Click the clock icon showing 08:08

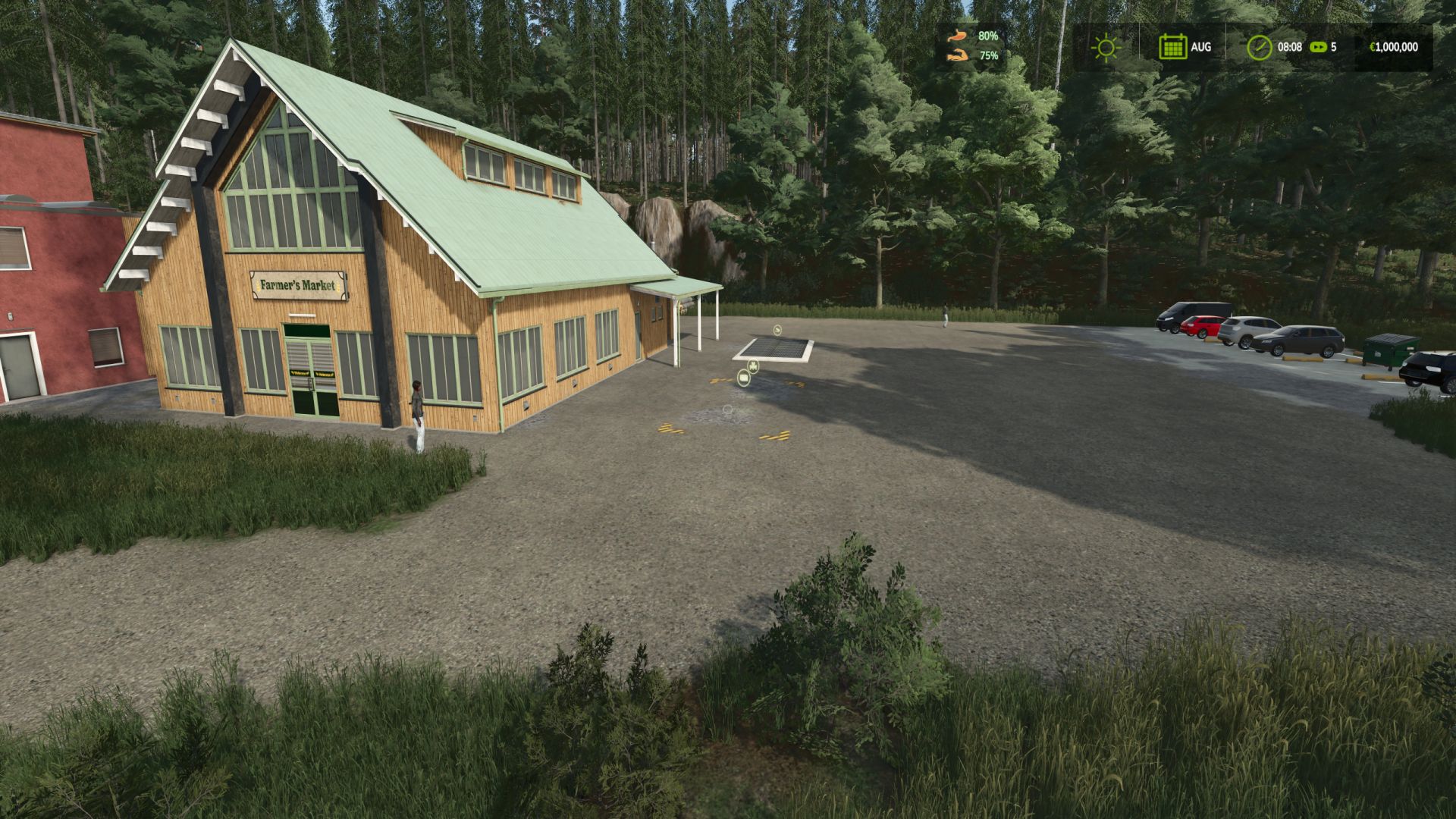(x=1260, y=47)
